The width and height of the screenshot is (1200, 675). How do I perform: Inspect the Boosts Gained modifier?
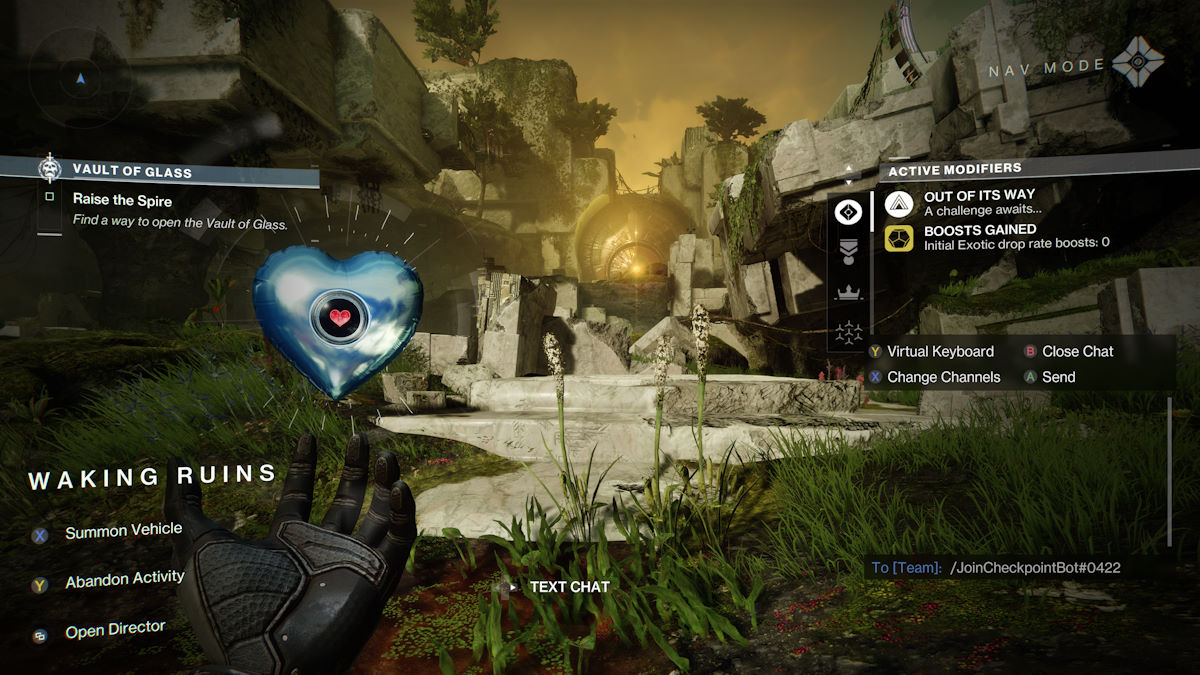tap(964, 237)
